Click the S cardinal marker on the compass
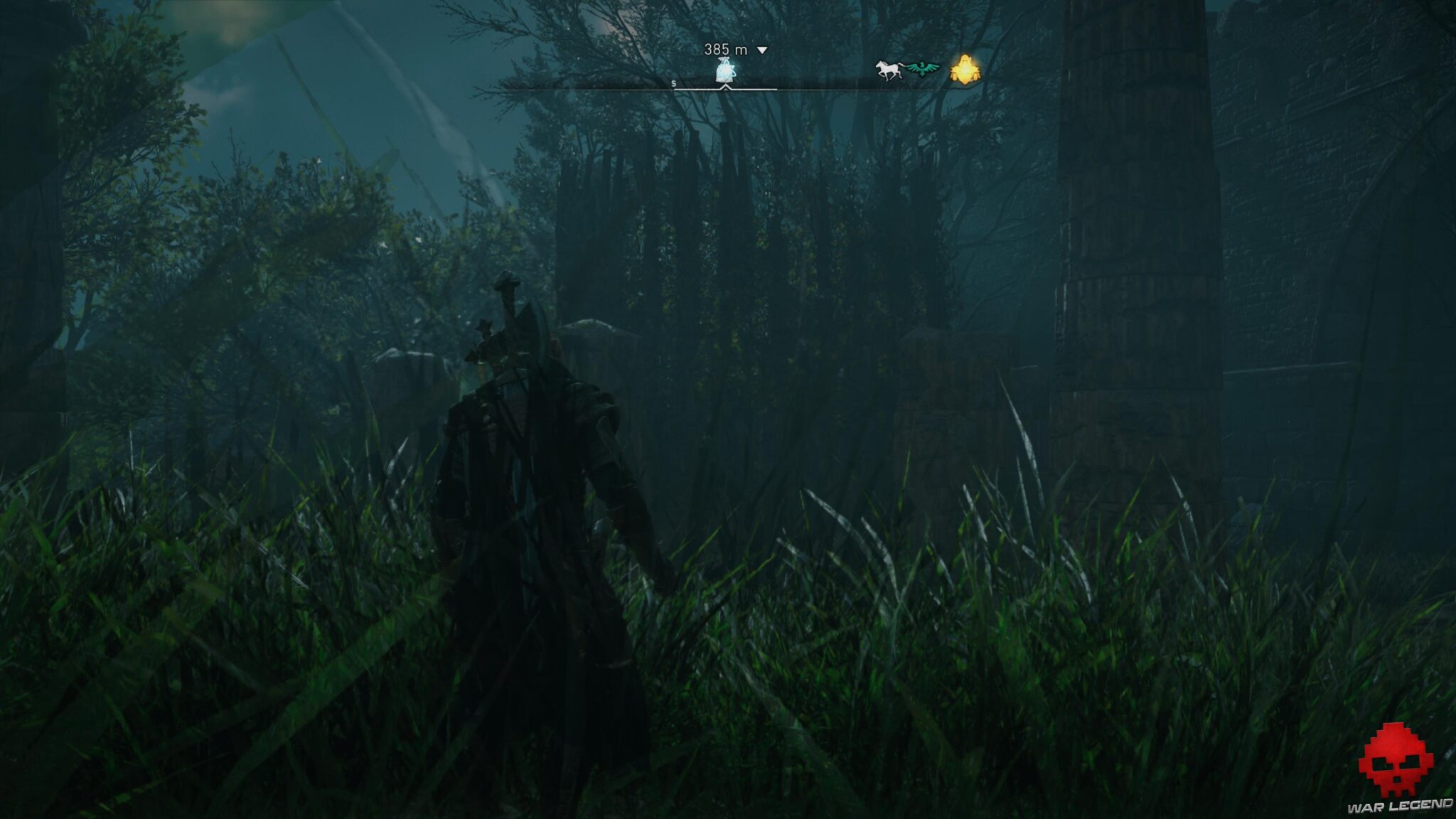Viewport: 1456px width, 819px height. click(674, 85)
